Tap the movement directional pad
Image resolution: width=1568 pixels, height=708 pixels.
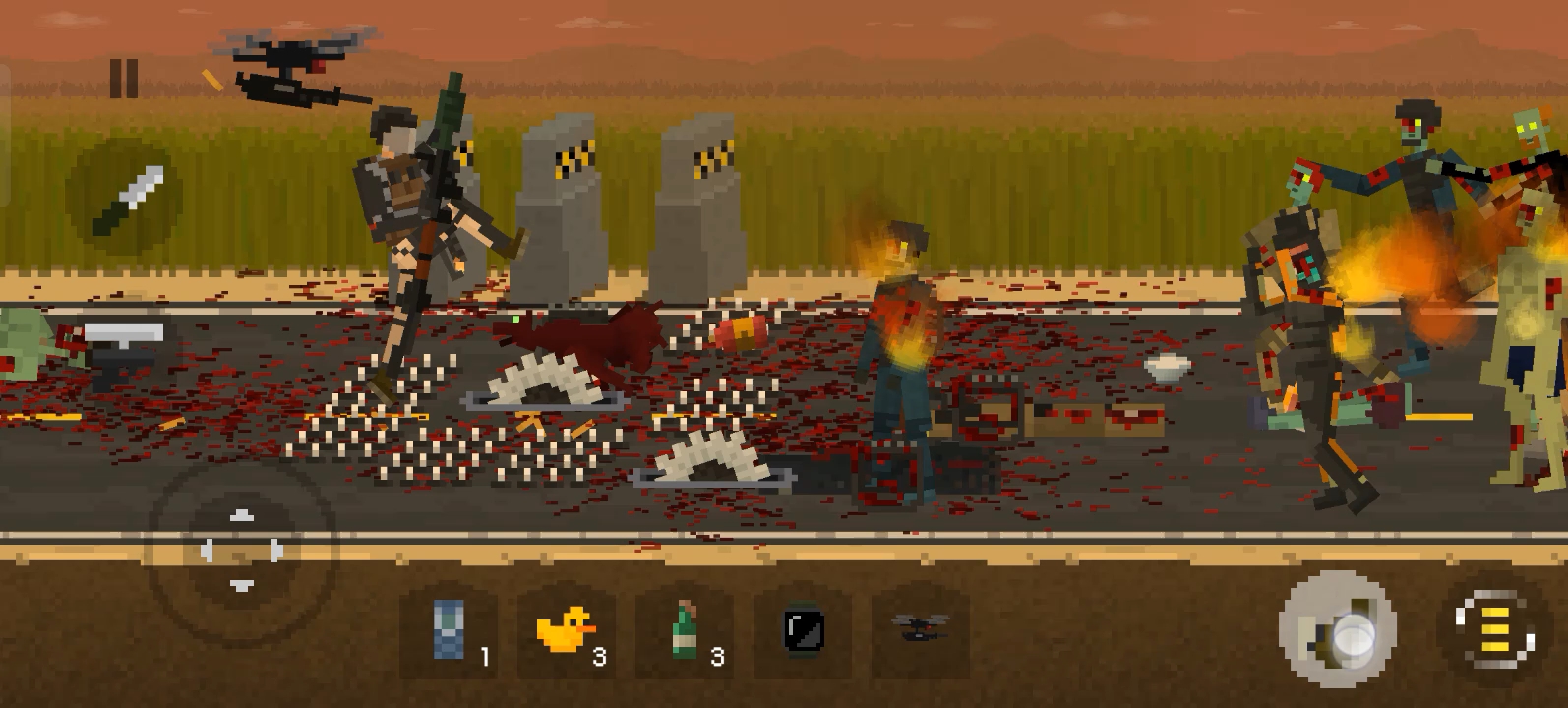241,550
